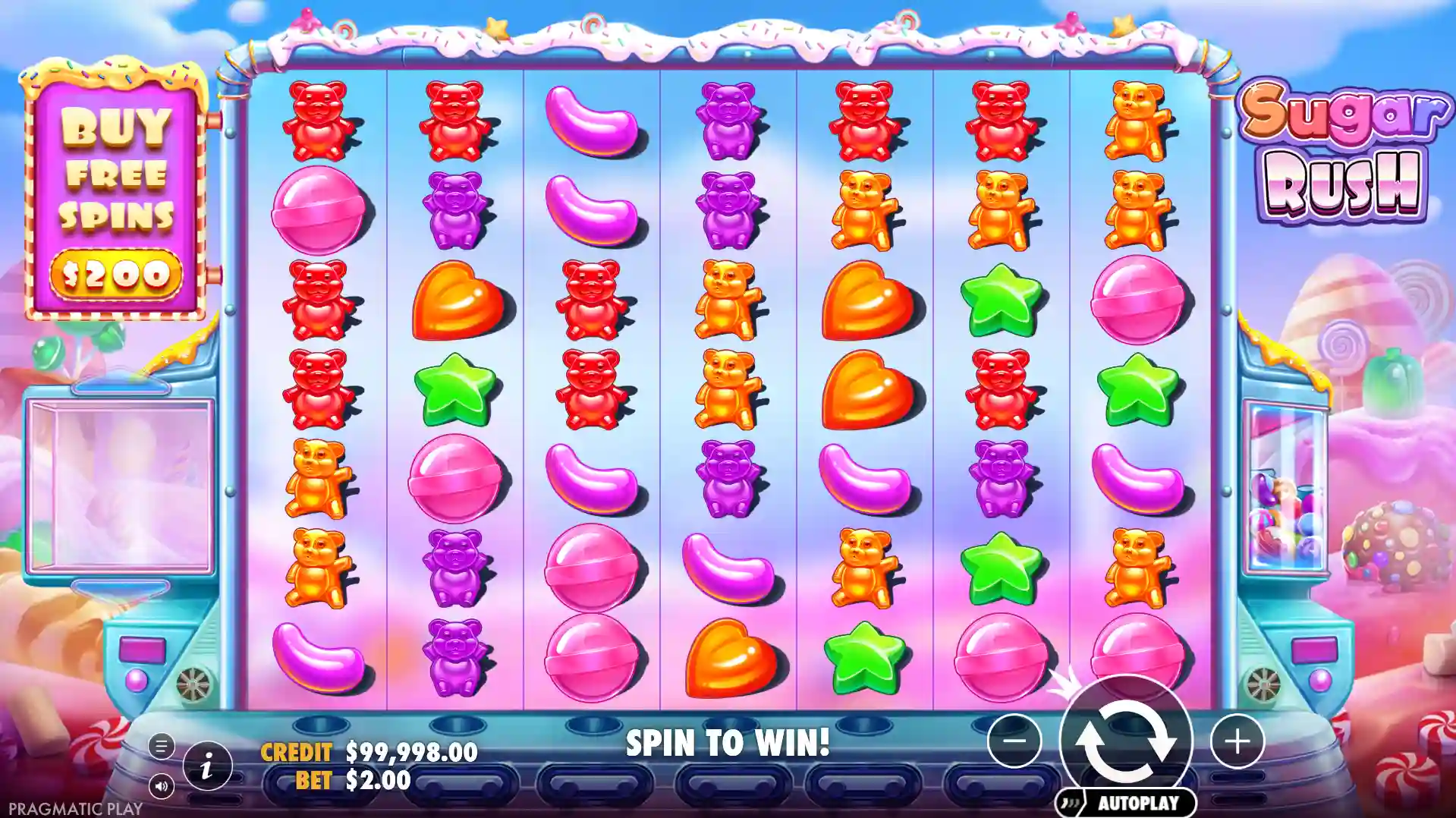Increase the bet with the plus button
Screen dimensions: 1456x818
click(1237, 741)
